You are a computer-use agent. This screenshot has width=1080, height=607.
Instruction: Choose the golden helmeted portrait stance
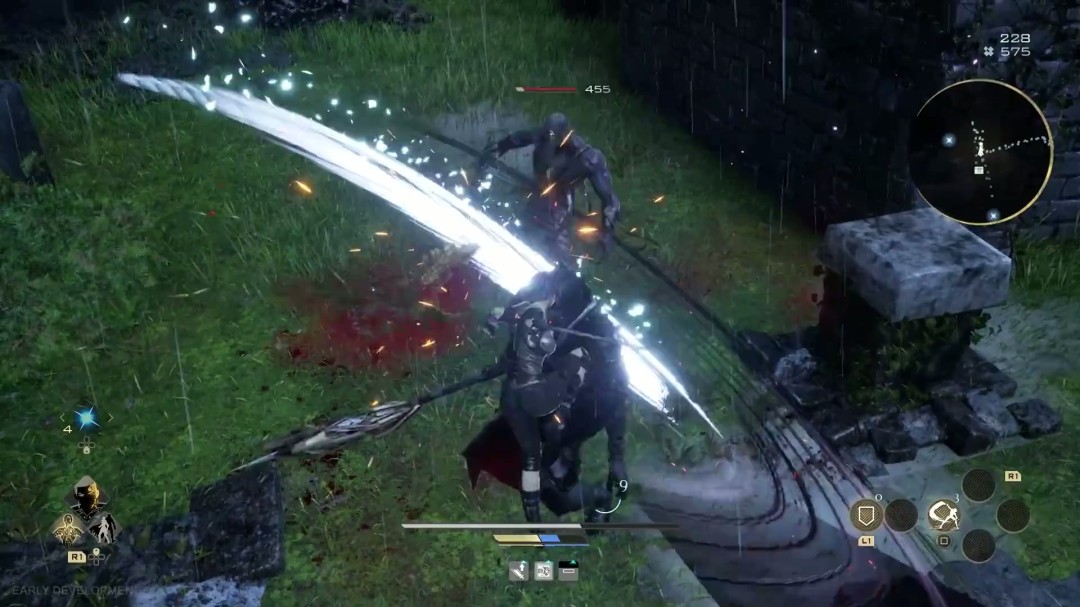(x=87, y=497)
